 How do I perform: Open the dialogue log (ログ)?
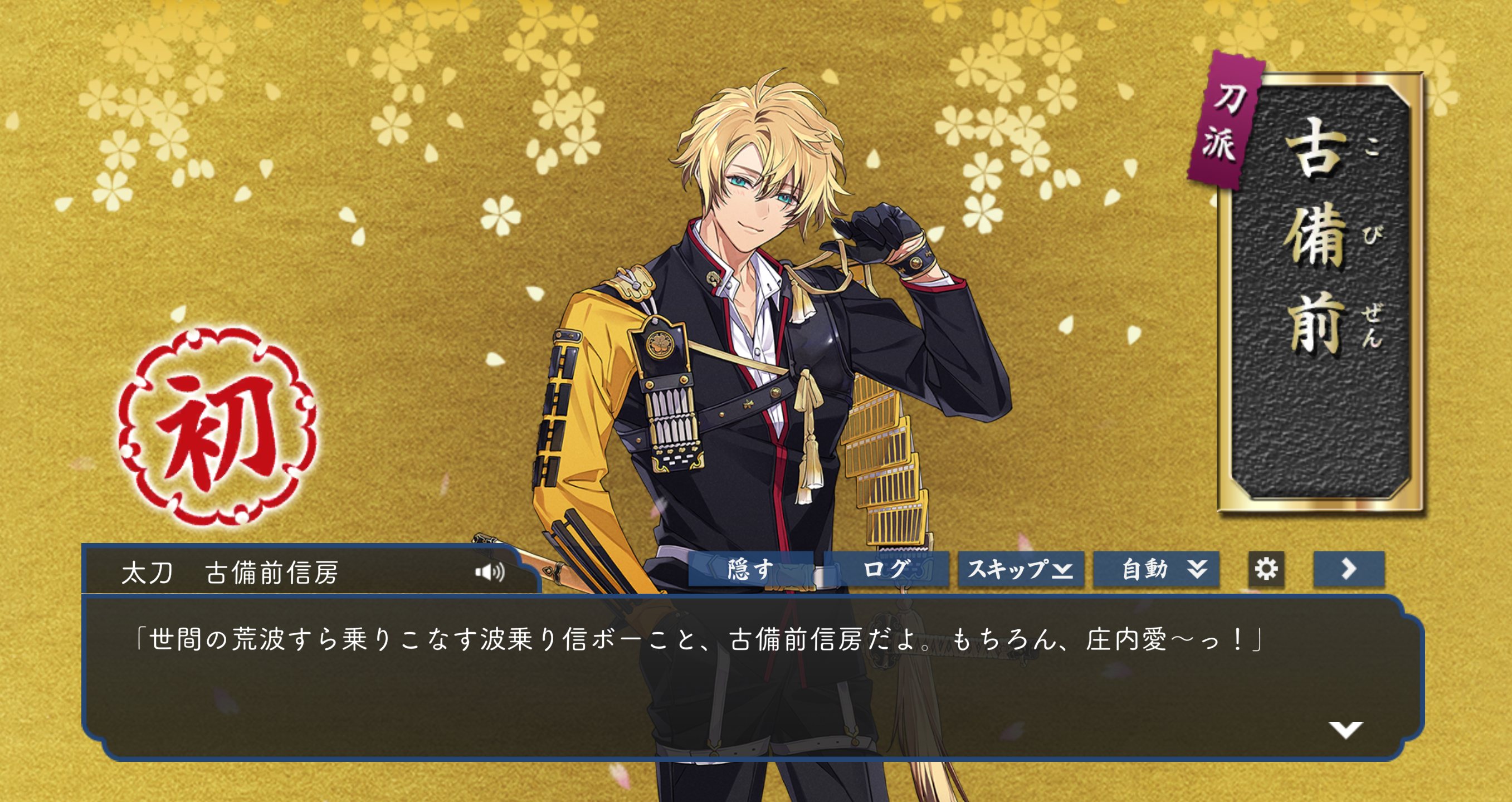pos(886,569)
